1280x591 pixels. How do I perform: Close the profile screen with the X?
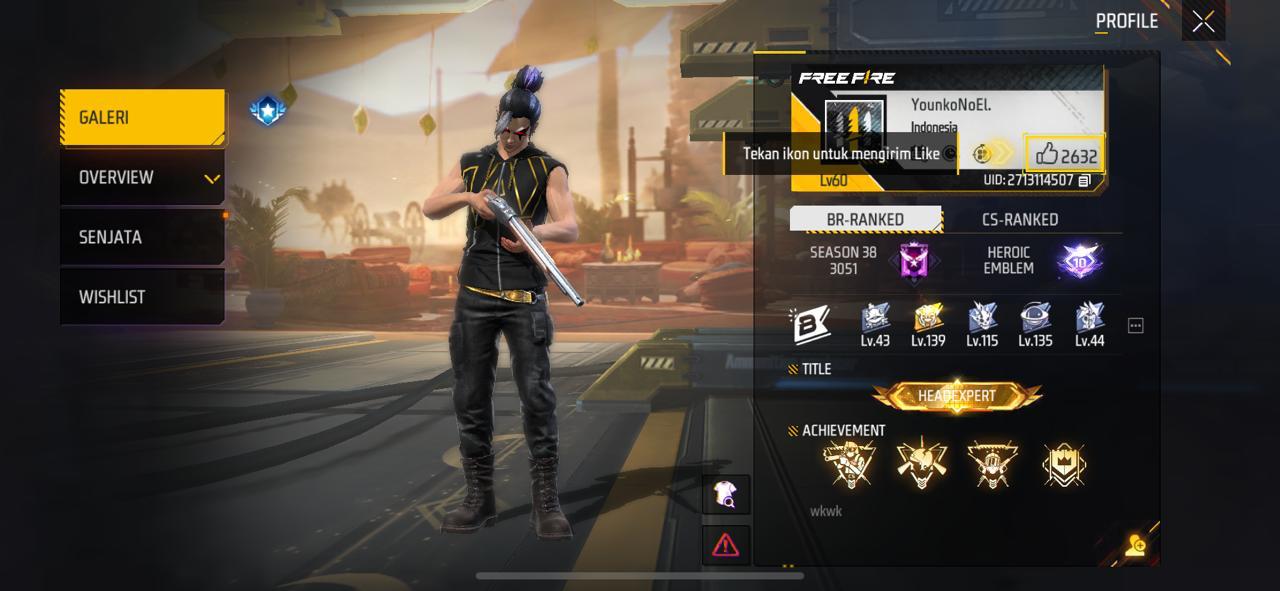pos(1203,21)
